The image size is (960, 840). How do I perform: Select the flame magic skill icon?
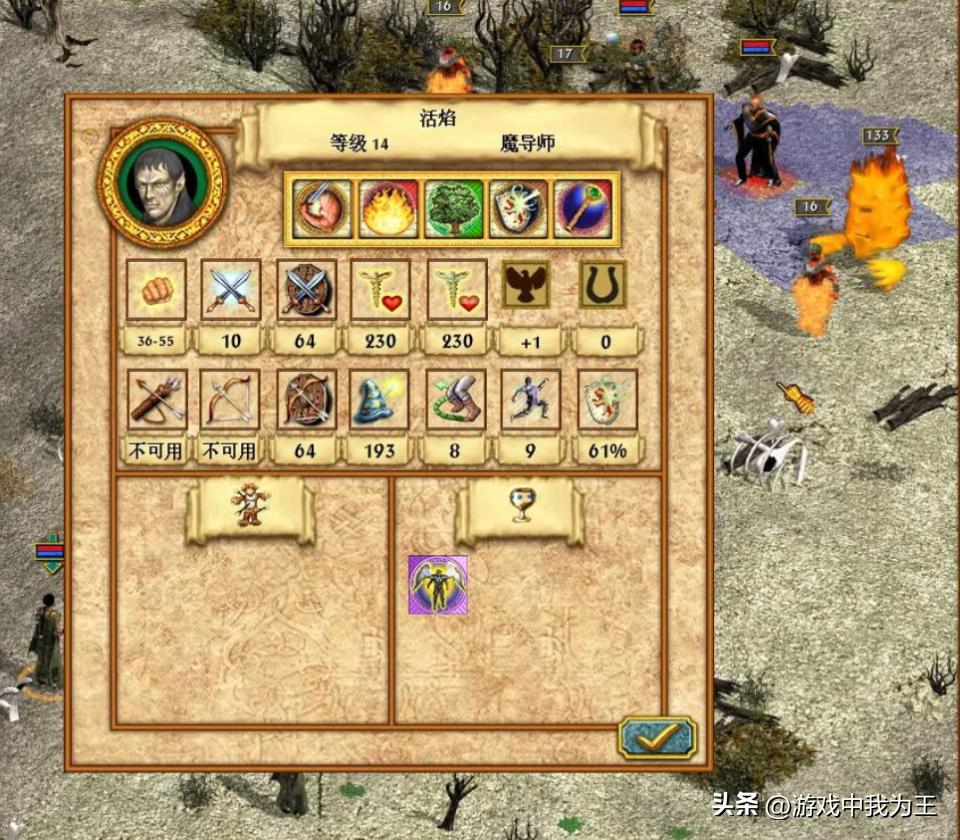pyautogui.click(x=388, y=209)
